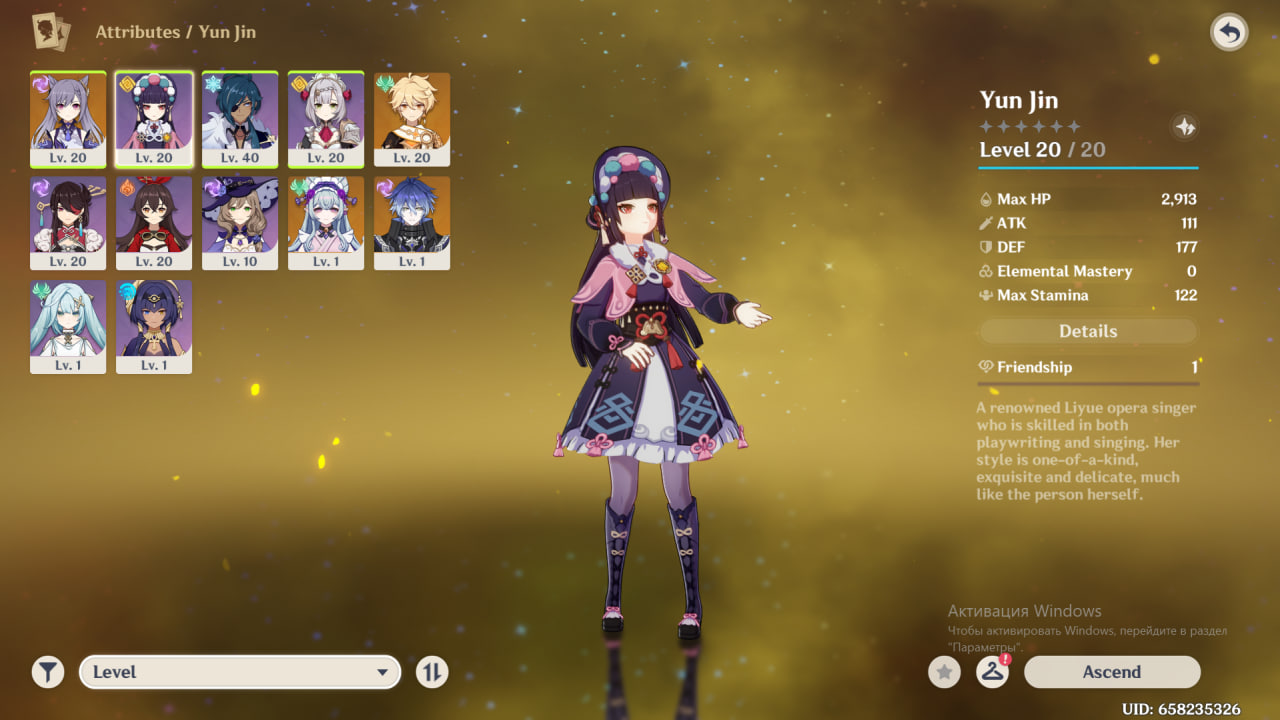Open the Details stats panel

coord(1088,331)
